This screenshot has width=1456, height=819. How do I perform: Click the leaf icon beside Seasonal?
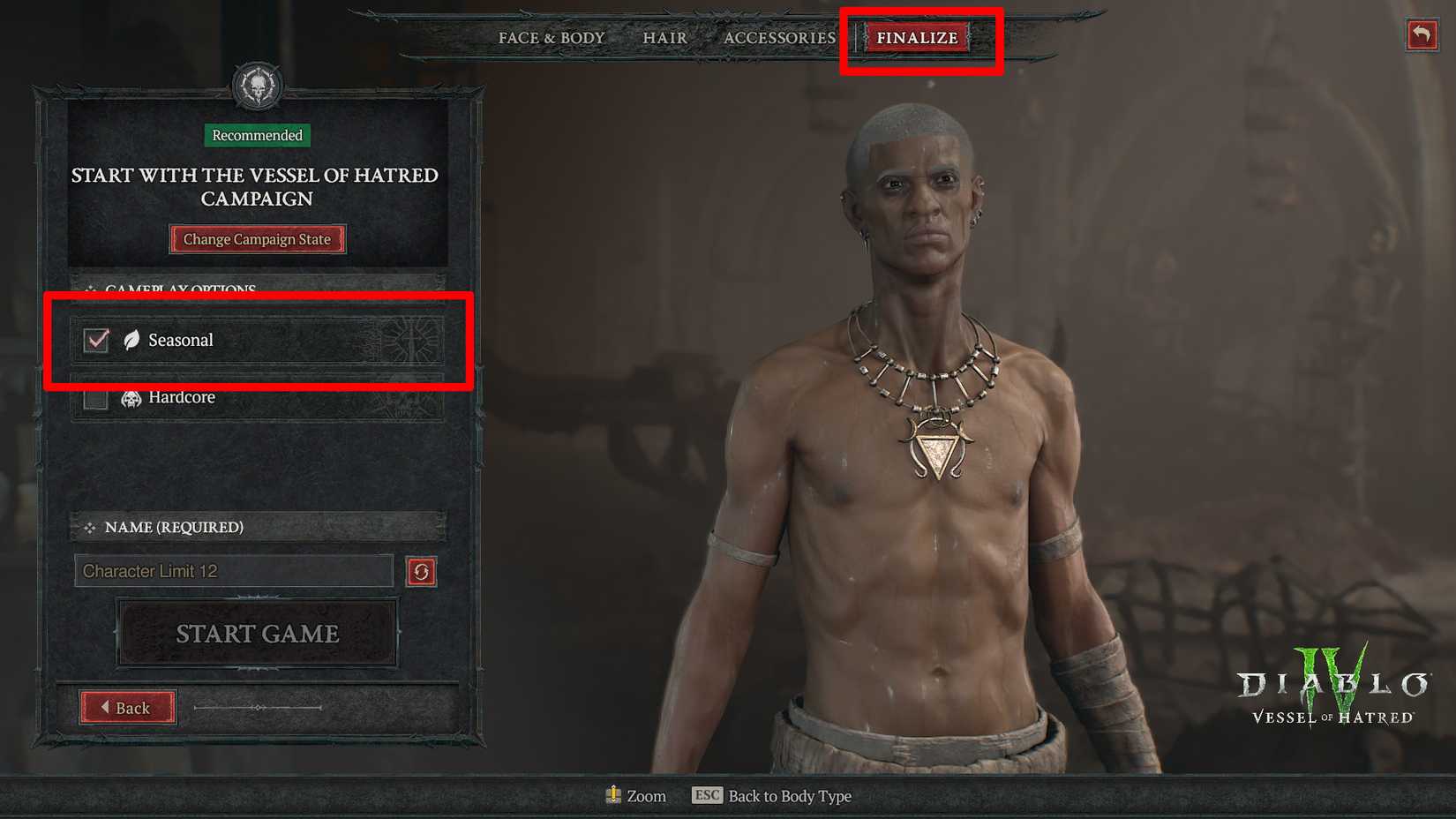pos(129,340)
